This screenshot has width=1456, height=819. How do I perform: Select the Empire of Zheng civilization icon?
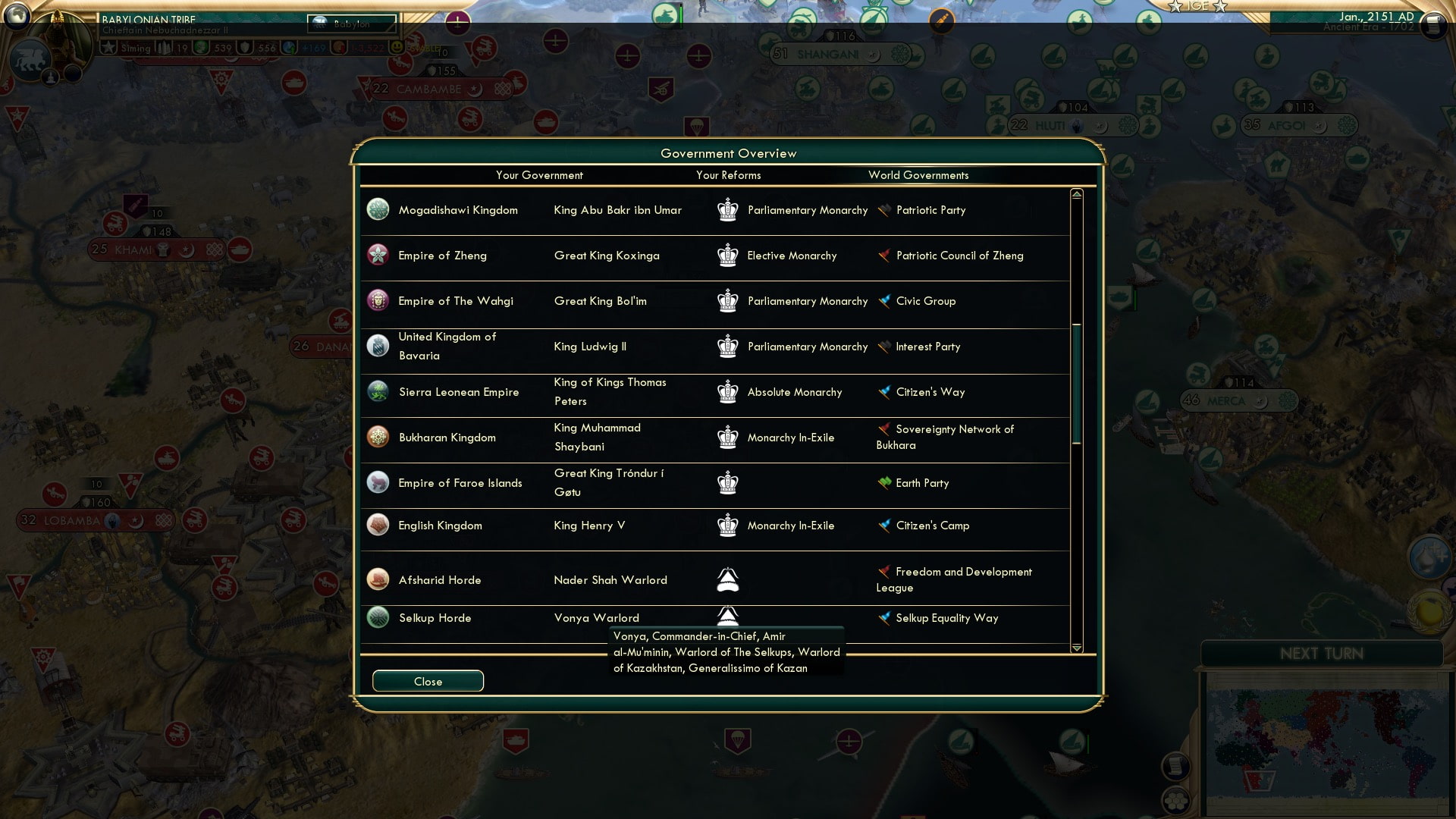(x=378, y=256)
